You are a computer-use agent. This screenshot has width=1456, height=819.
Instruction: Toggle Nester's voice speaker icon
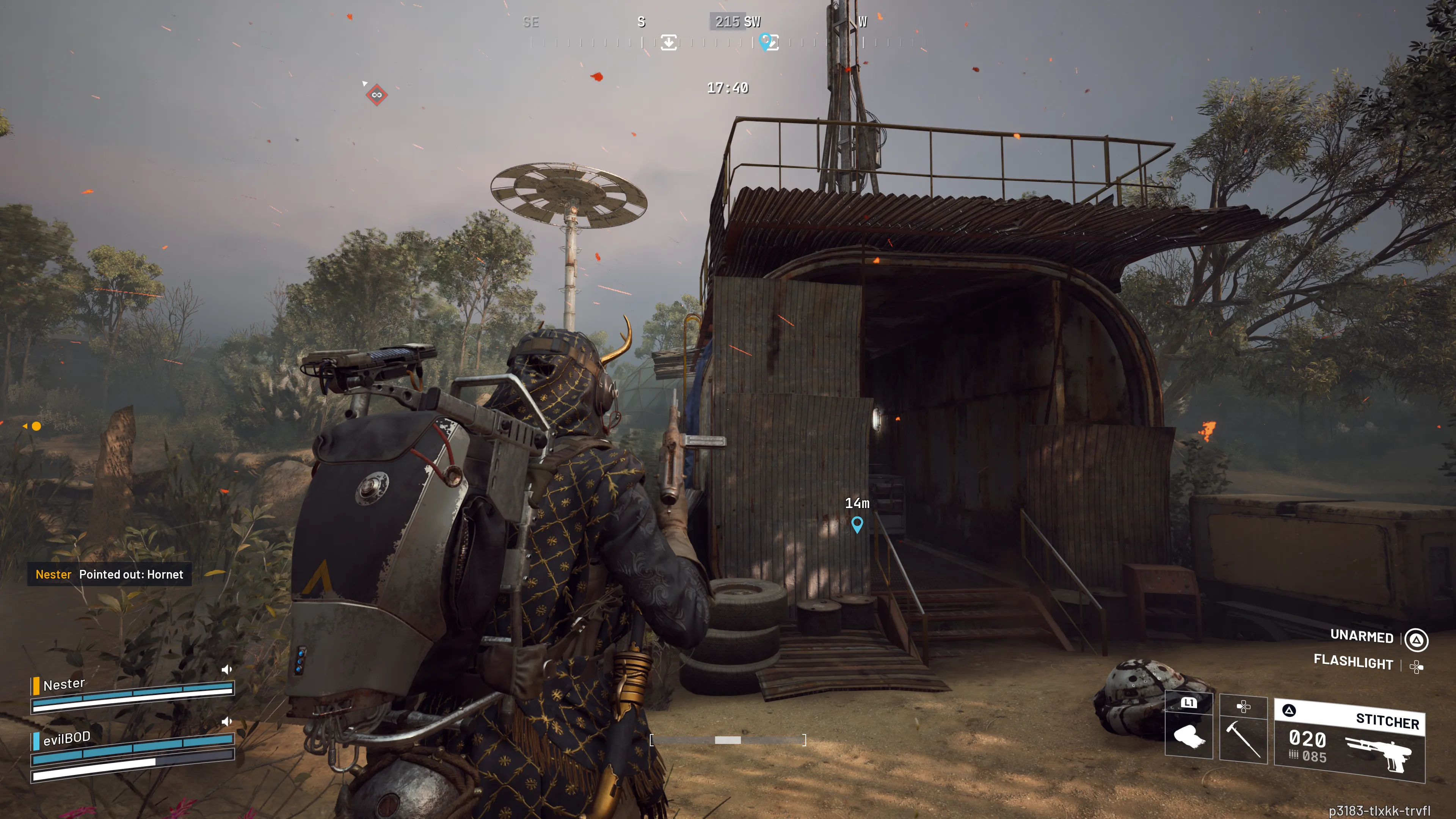(227, 669)
